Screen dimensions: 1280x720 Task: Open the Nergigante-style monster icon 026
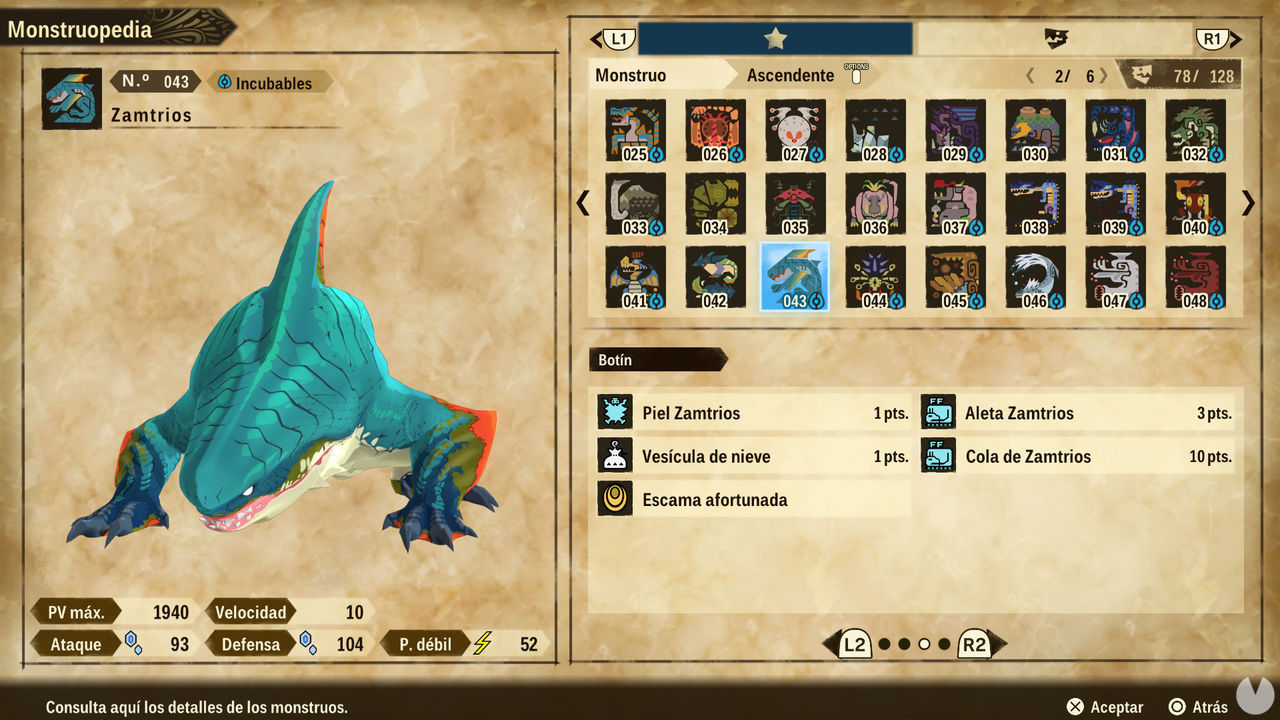click(x=714, y=130)
